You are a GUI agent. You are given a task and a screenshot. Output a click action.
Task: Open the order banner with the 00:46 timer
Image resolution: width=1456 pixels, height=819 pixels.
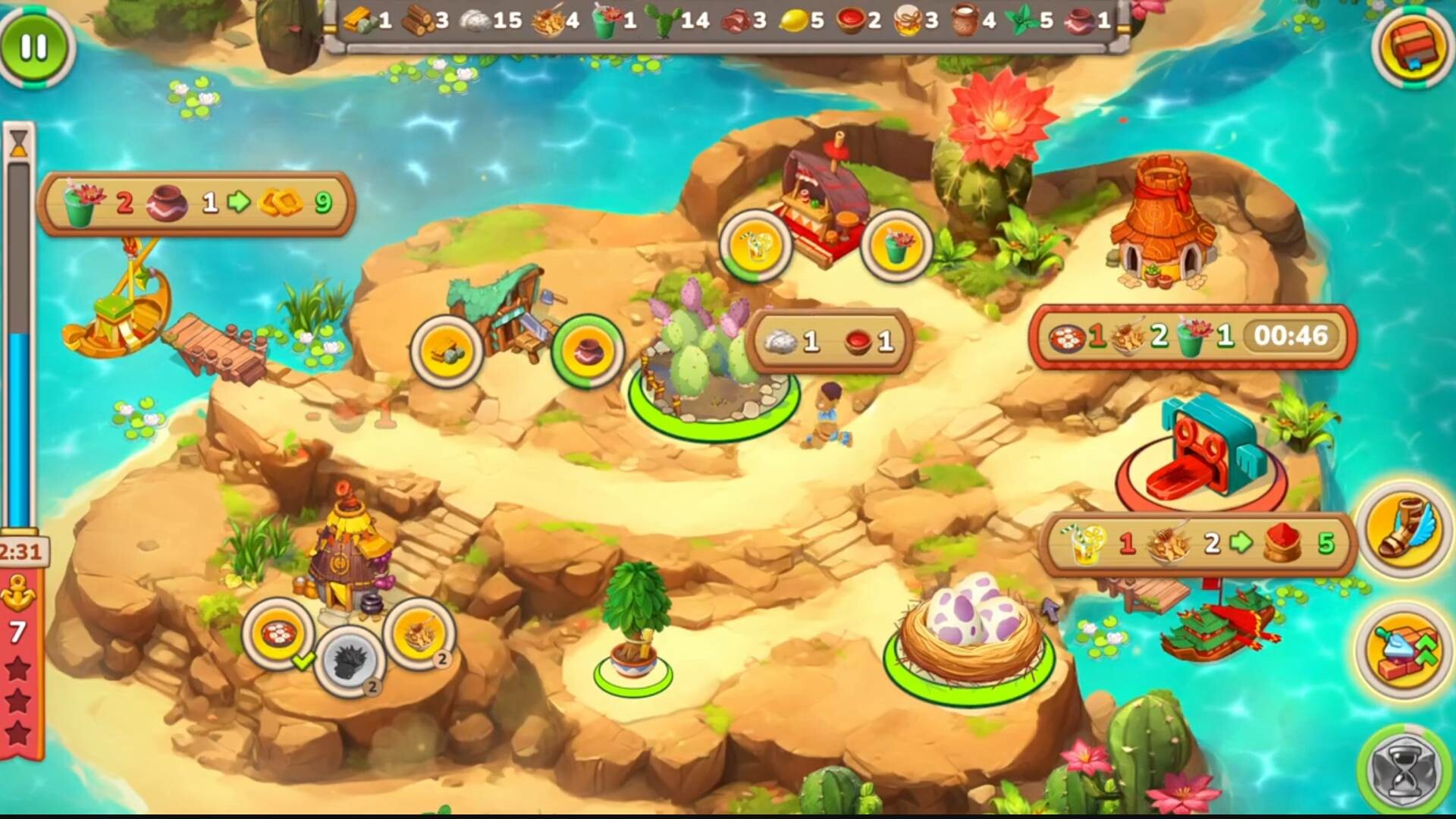point(1196,338)
